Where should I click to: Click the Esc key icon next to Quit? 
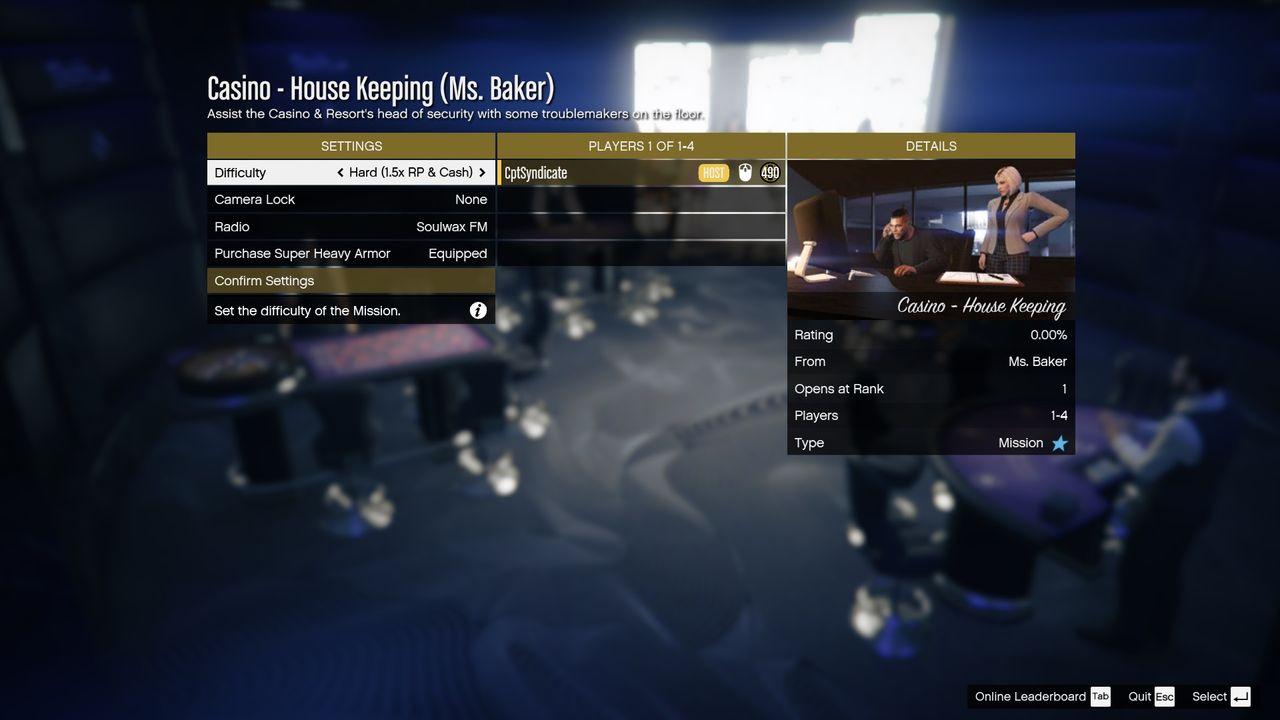coord(1163,696)
